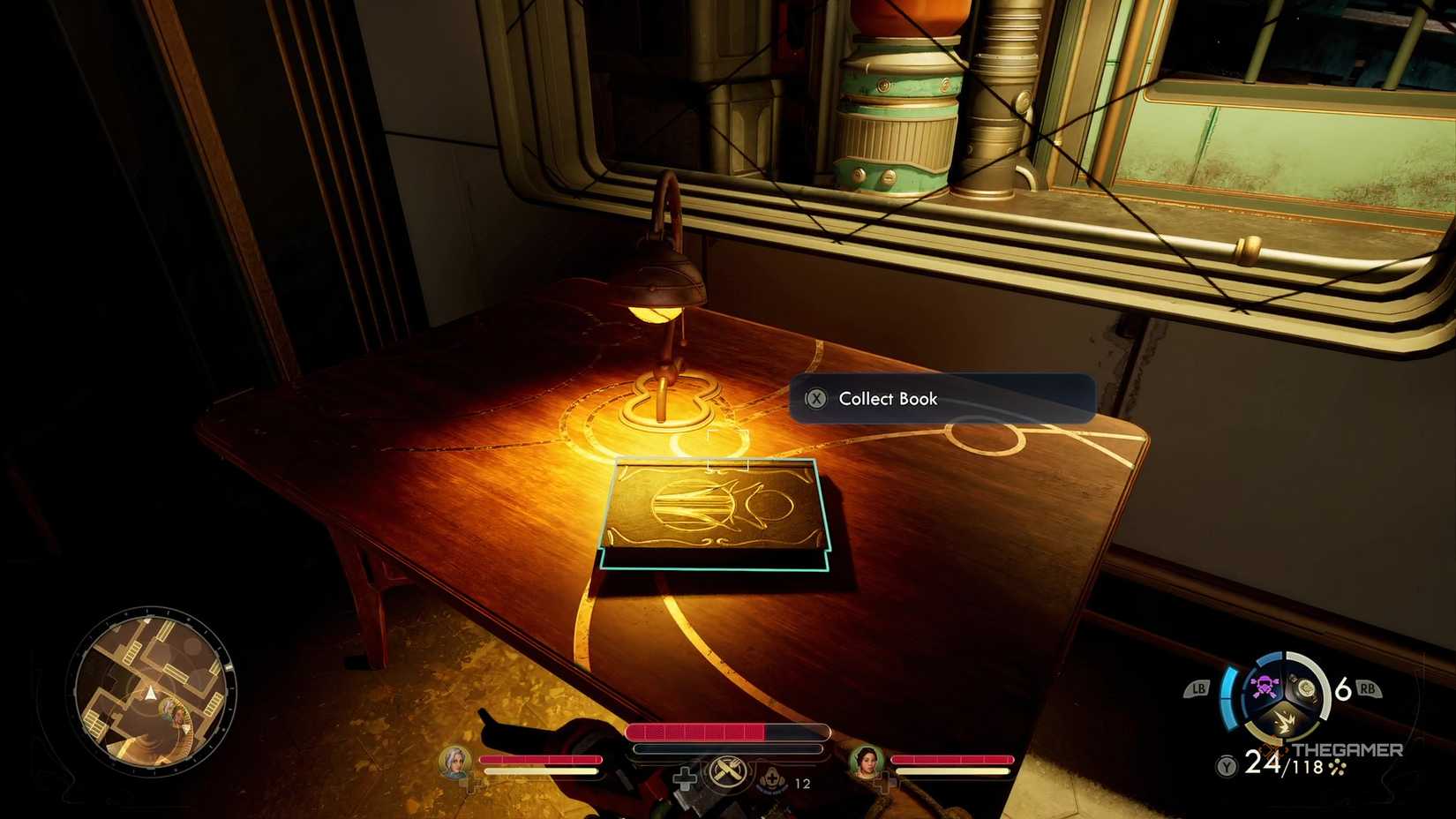Click the X button icon in the Collect Book prompt

[x=819, y=399]
